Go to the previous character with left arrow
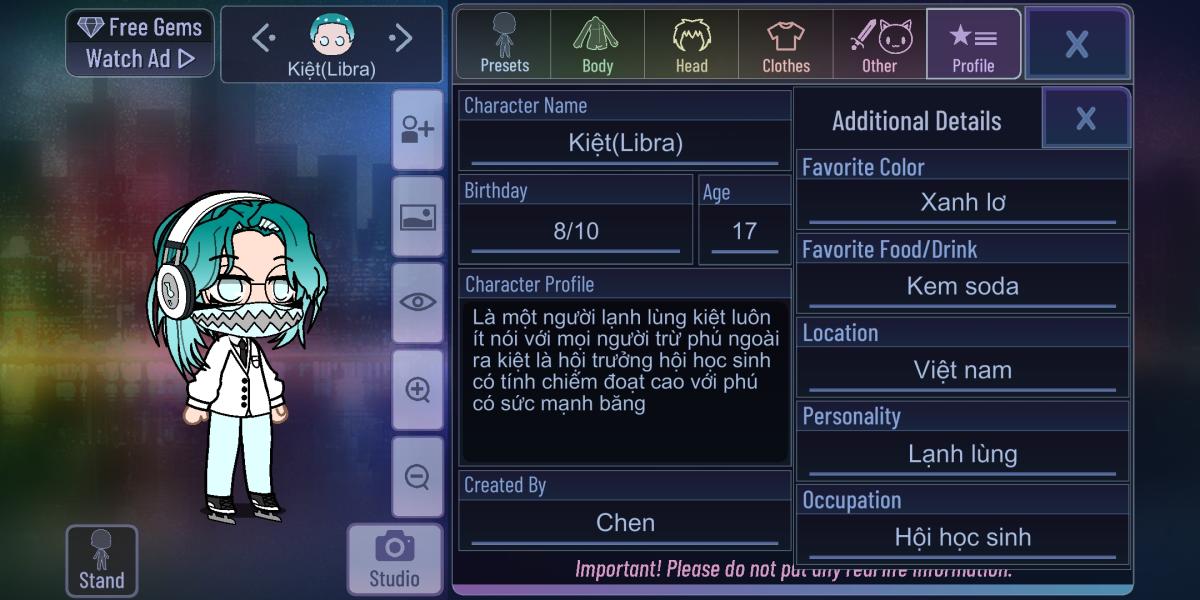Image resolution: width=1200 pixels, height=600 pixels. point(263,39)
